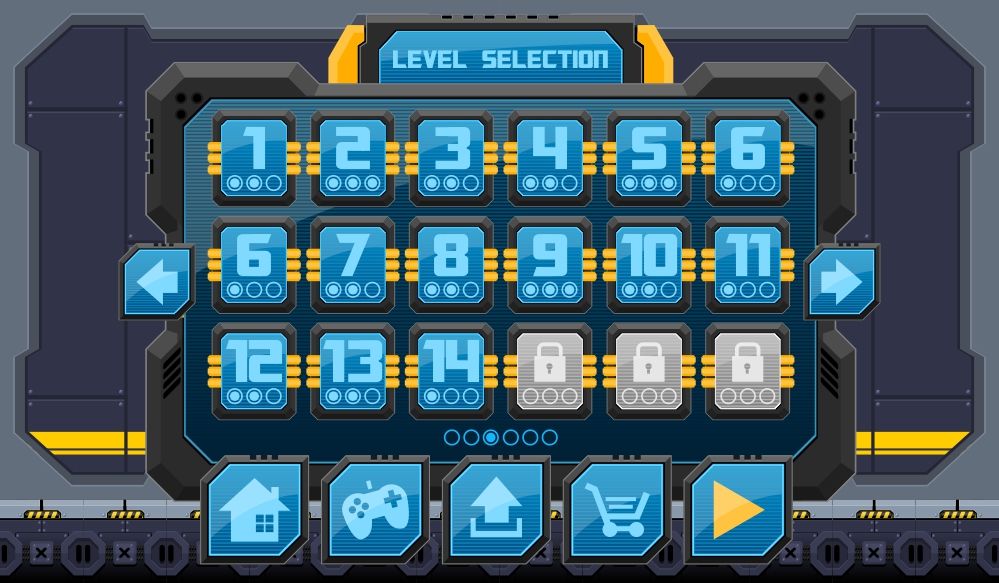Start the game with the yellow play button
Image resolution: width=999 pixels, height=583 pixels.
[x=737, y=510]
